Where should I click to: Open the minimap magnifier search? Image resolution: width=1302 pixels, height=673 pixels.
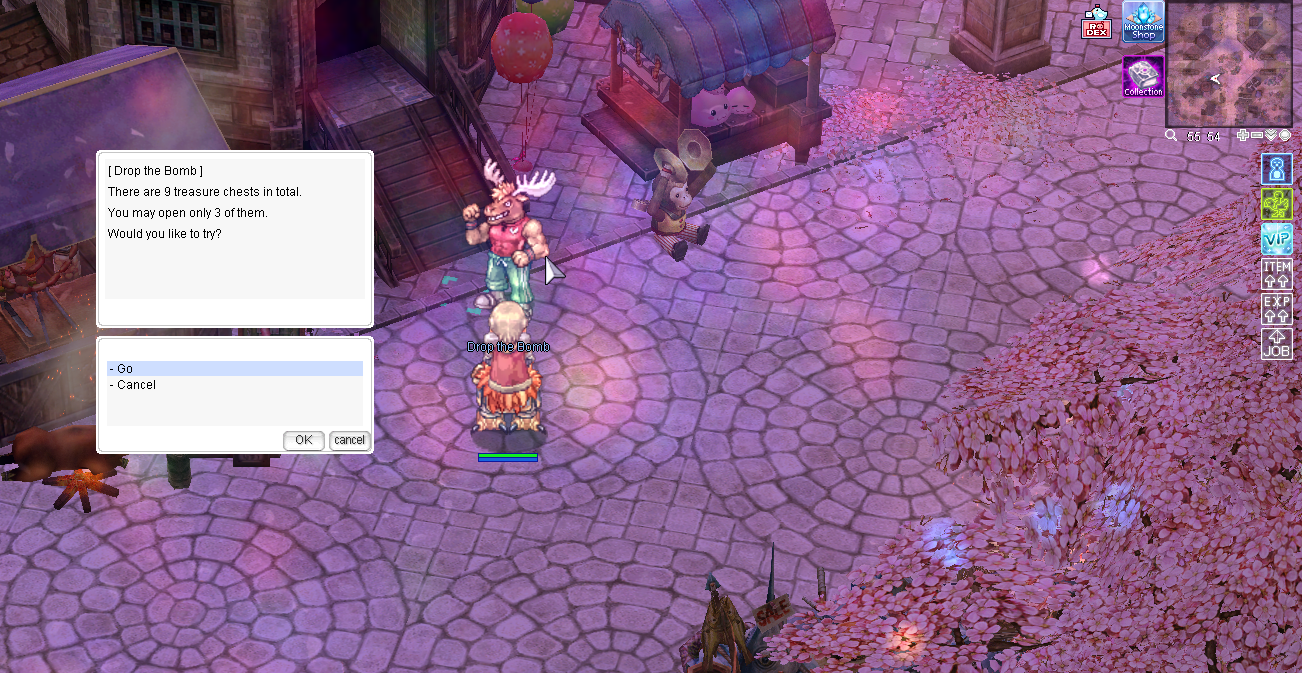[1171, 135]
